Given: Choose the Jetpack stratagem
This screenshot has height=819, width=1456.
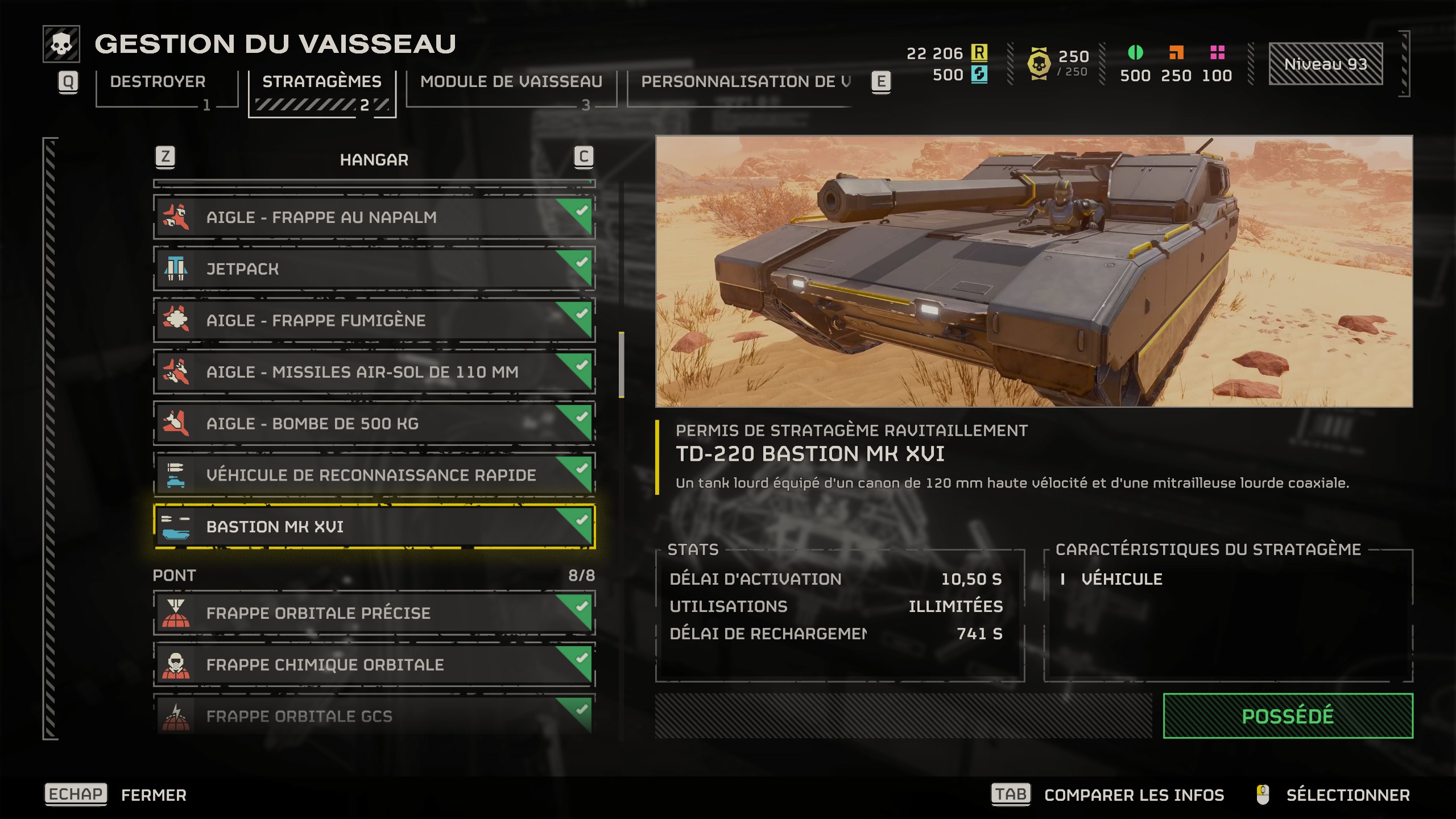Looking at the screenshot, I should [x=374, y=269].
